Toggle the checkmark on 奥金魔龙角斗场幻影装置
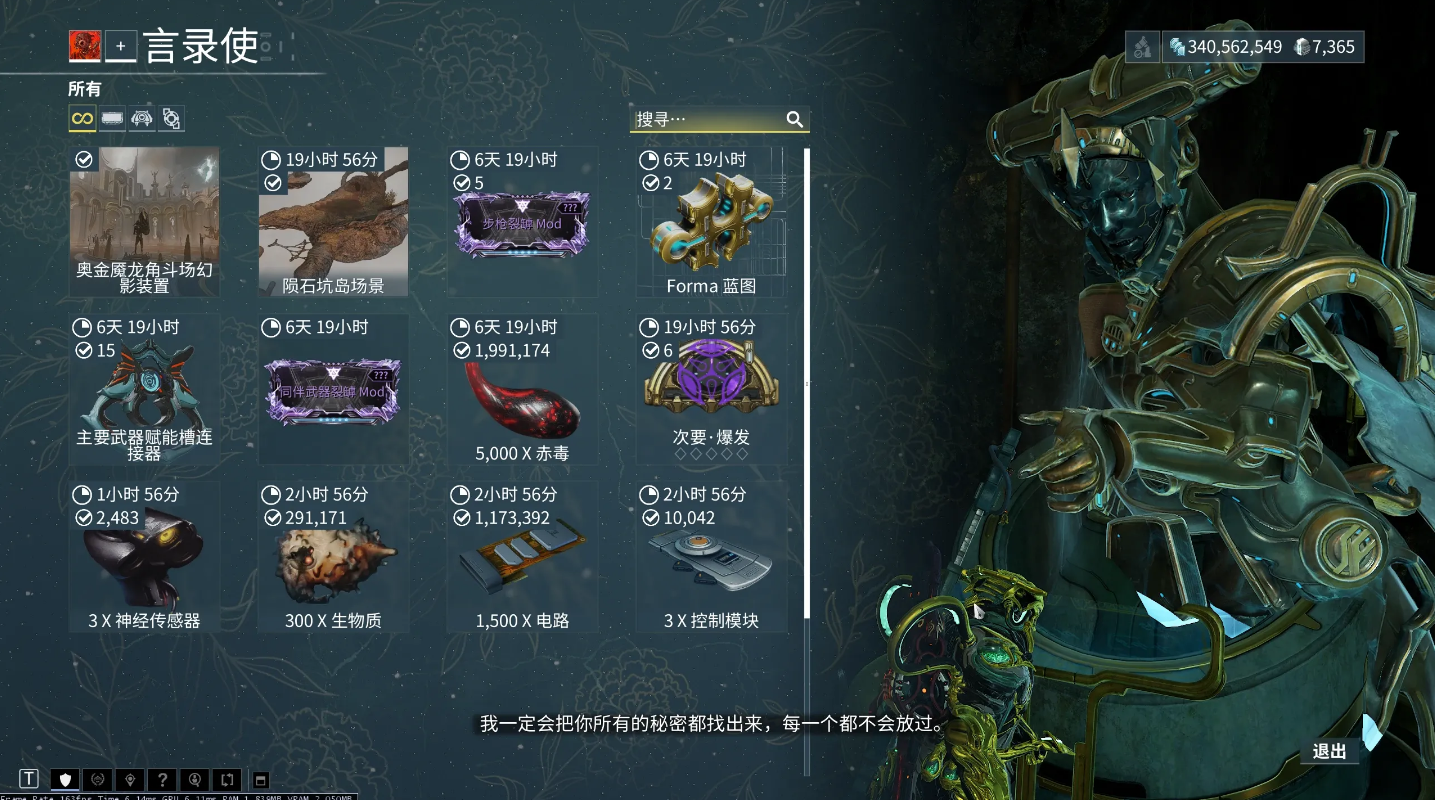The image size is (1435, 800). click(83, 159)
